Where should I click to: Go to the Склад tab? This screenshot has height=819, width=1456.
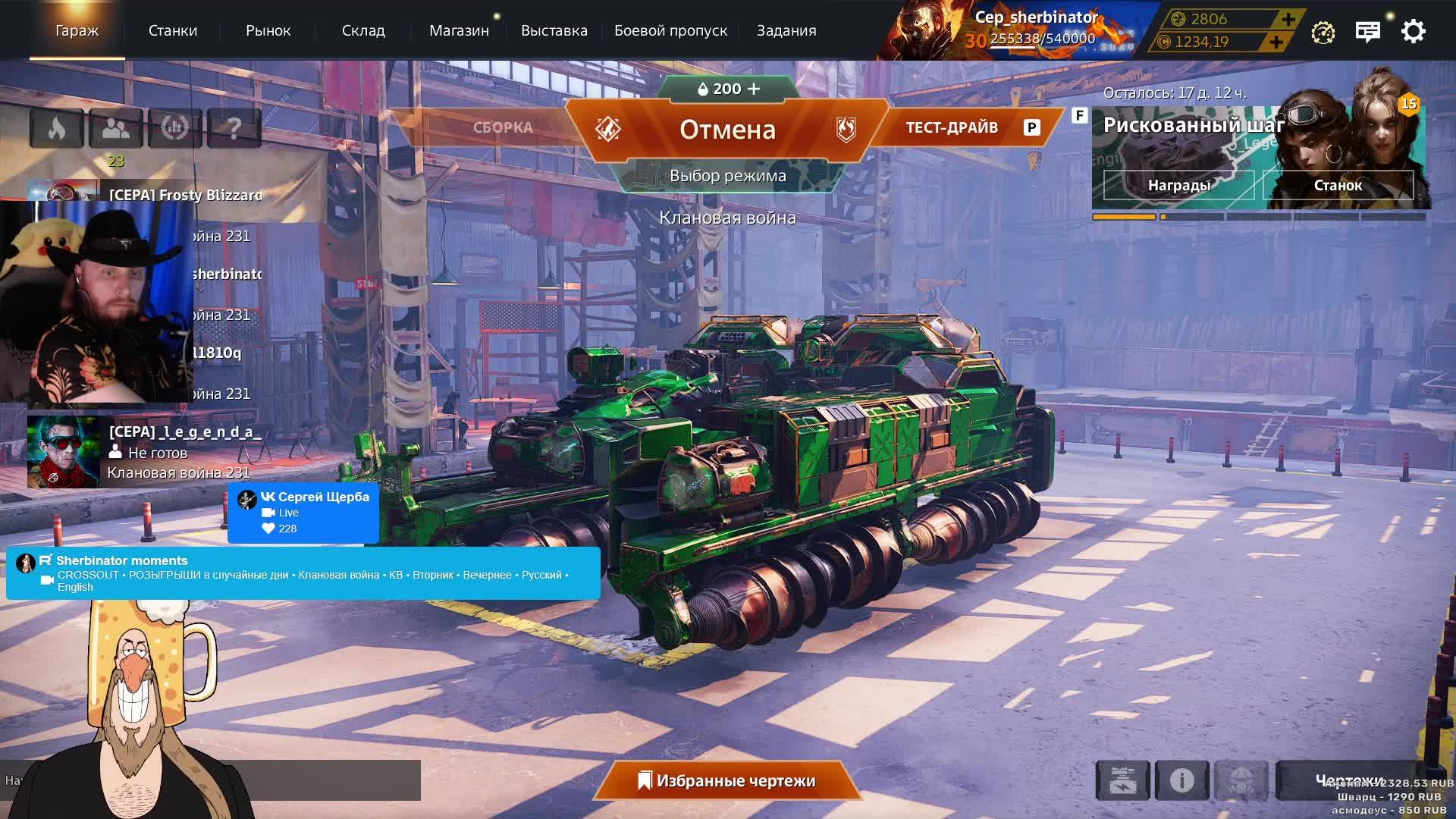(x=363, y=31)
